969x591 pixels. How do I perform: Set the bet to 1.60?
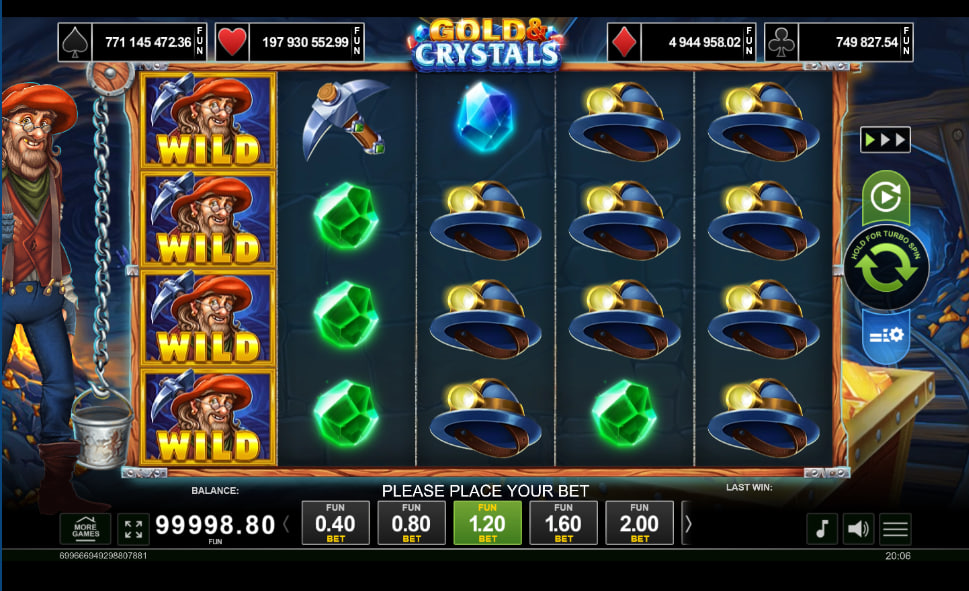point(563,523)
